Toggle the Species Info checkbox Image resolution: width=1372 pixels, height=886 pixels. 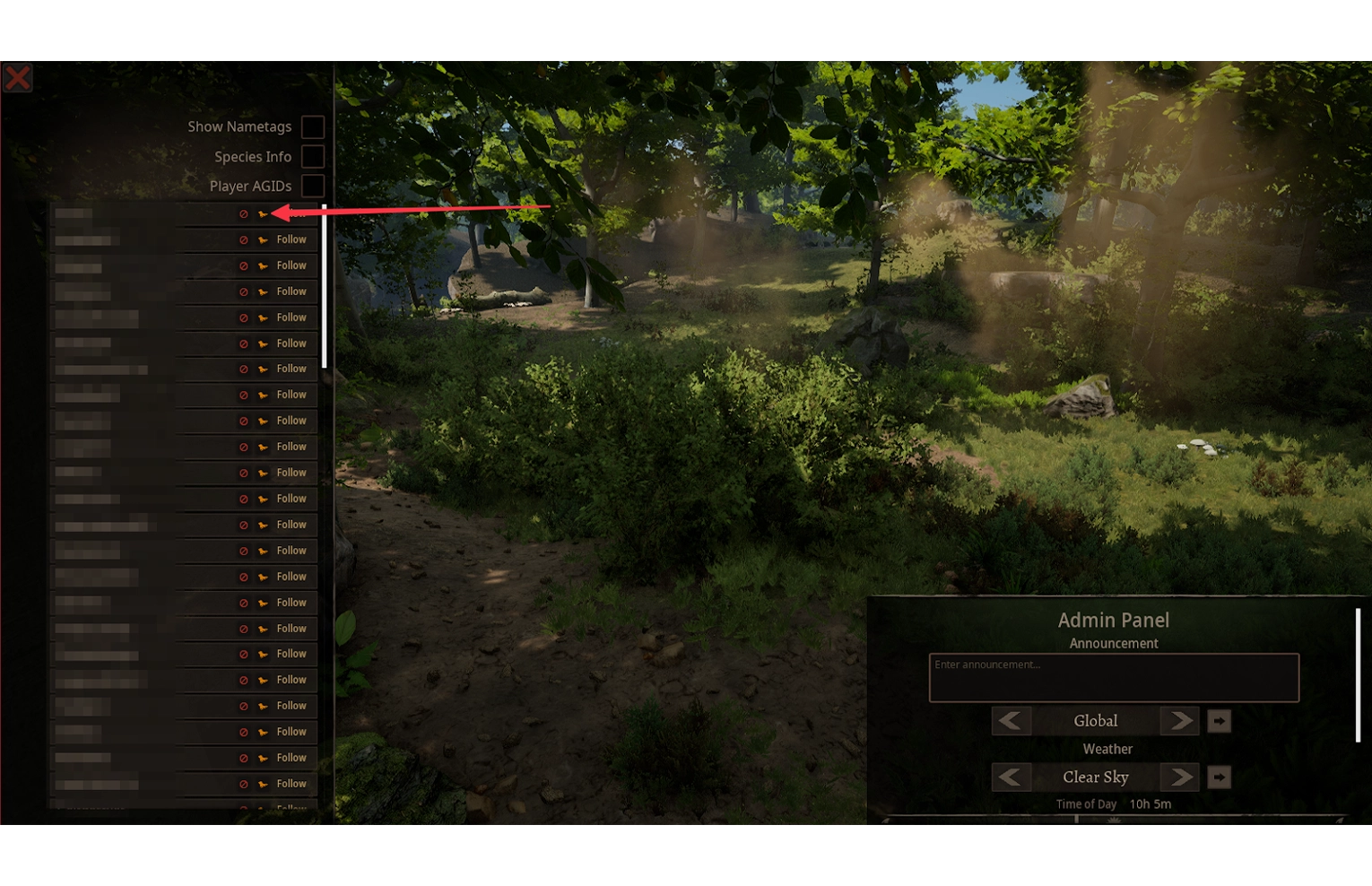point(312,157)
